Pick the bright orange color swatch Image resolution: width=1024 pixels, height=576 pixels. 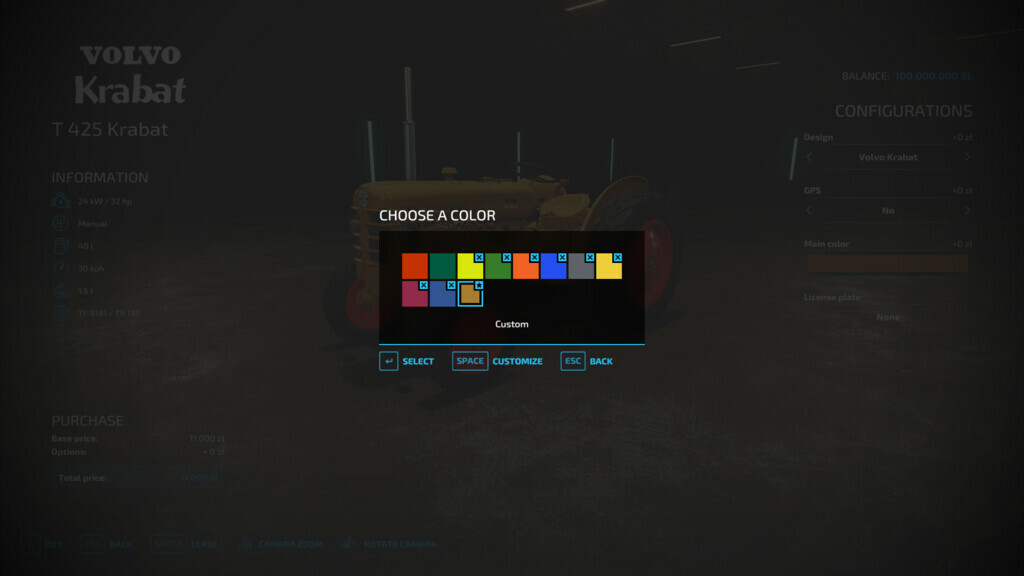(526, 266)
